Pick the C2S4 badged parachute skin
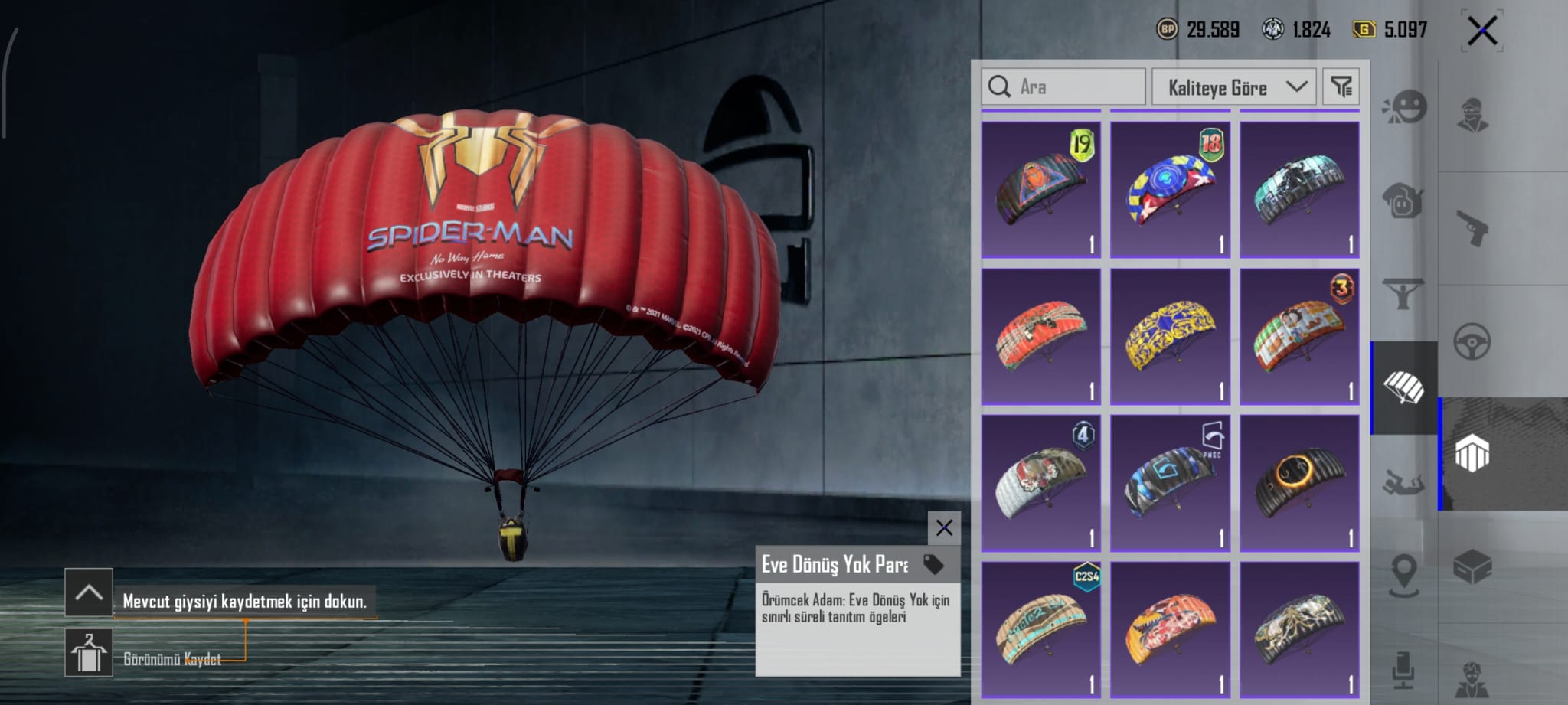 click(1041, 629)
